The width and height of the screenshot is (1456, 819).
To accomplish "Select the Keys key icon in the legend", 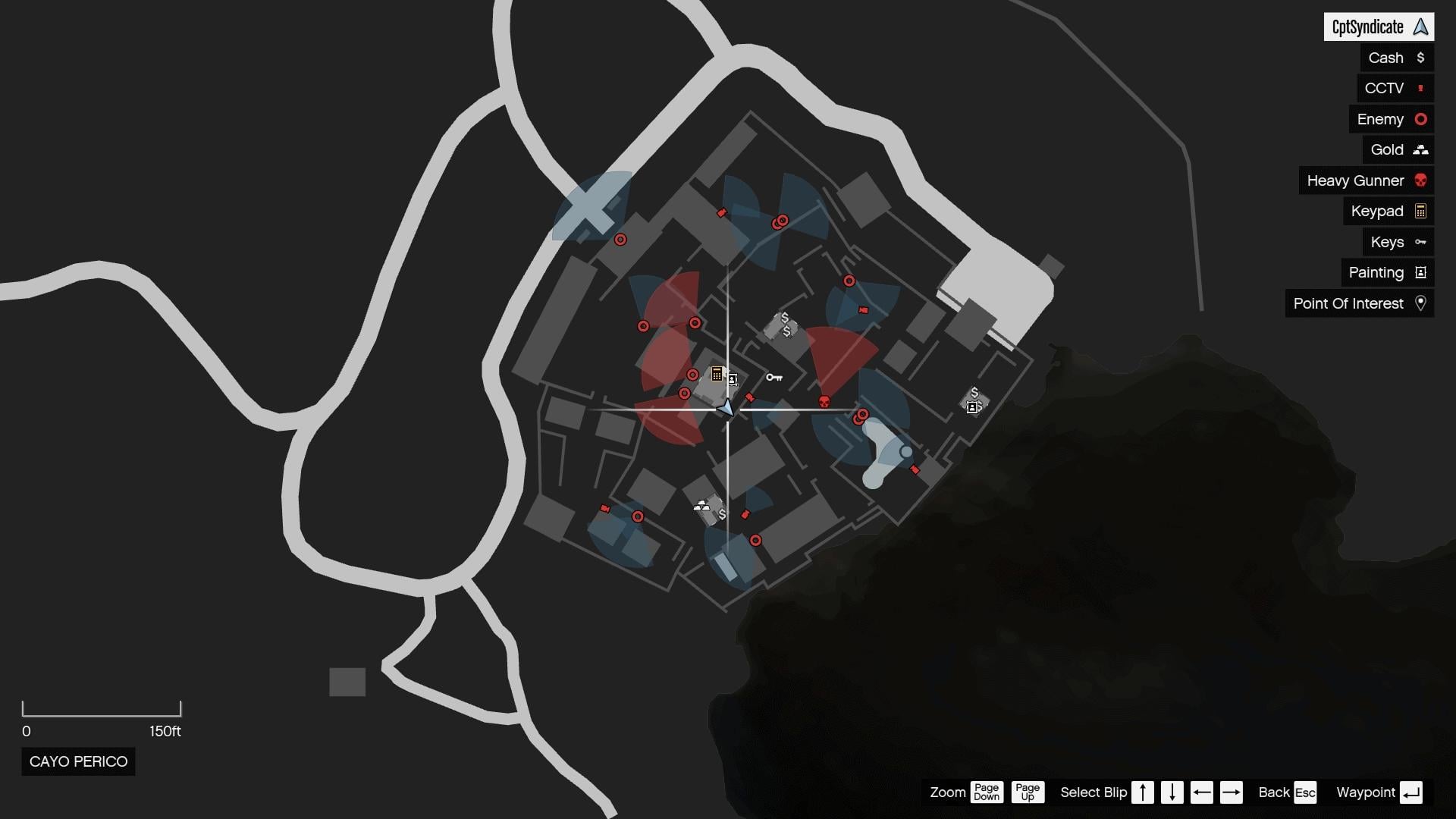I will (x=1420, y=242).
